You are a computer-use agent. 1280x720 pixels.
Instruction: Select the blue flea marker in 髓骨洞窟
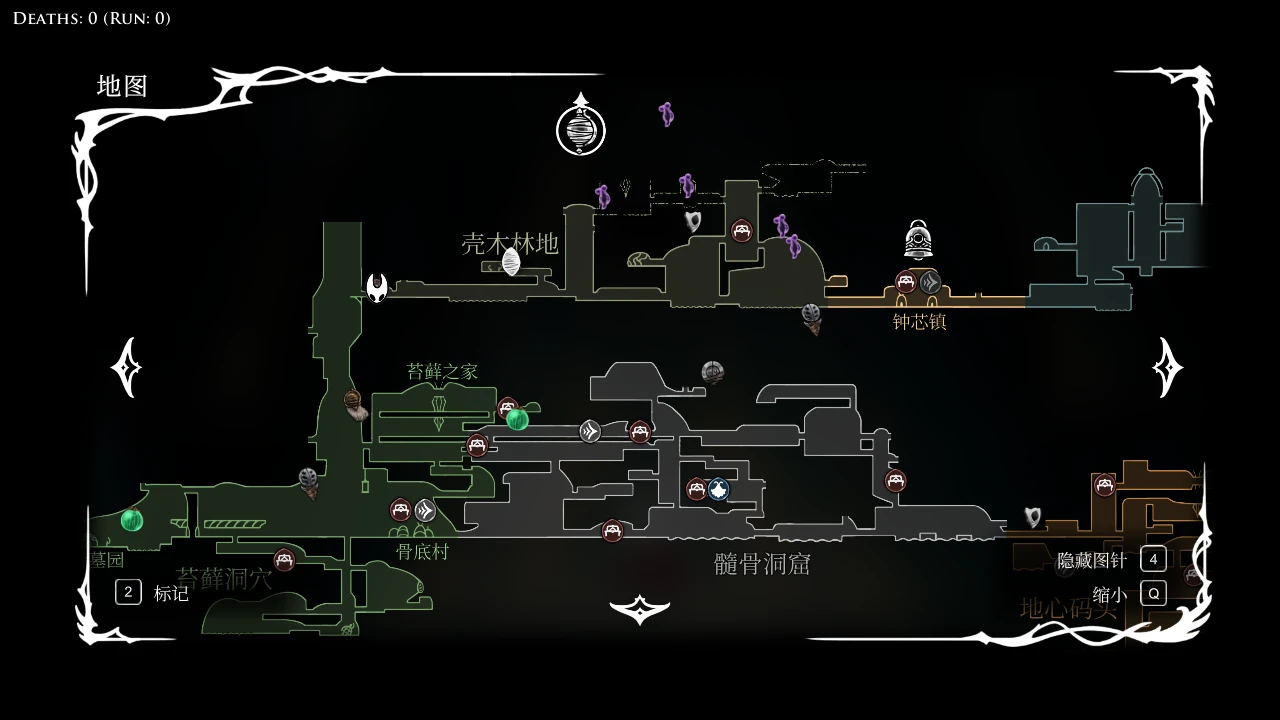click(x=718, y=489)
